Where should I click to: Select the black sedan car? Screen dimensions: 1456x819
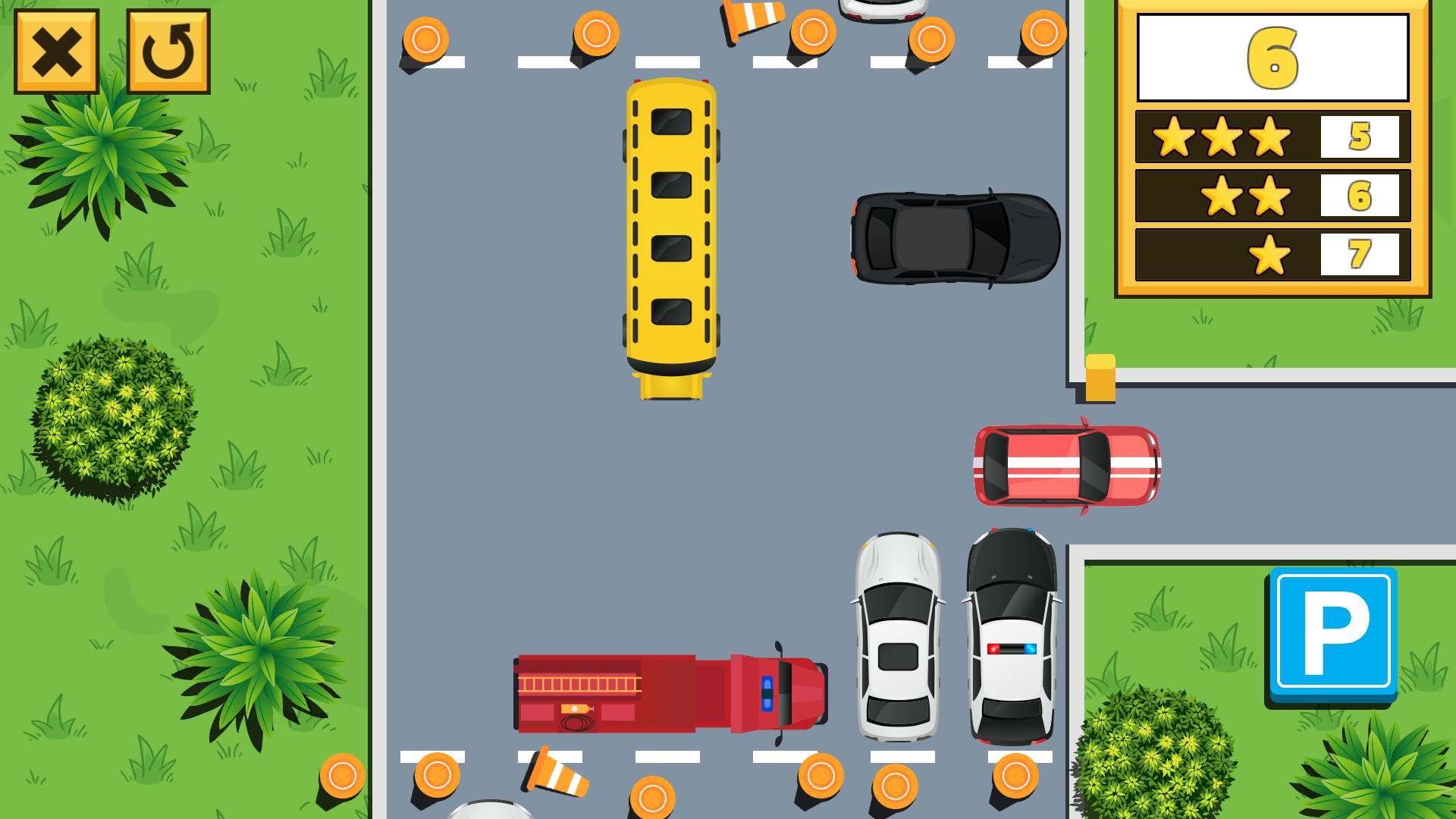954,239
